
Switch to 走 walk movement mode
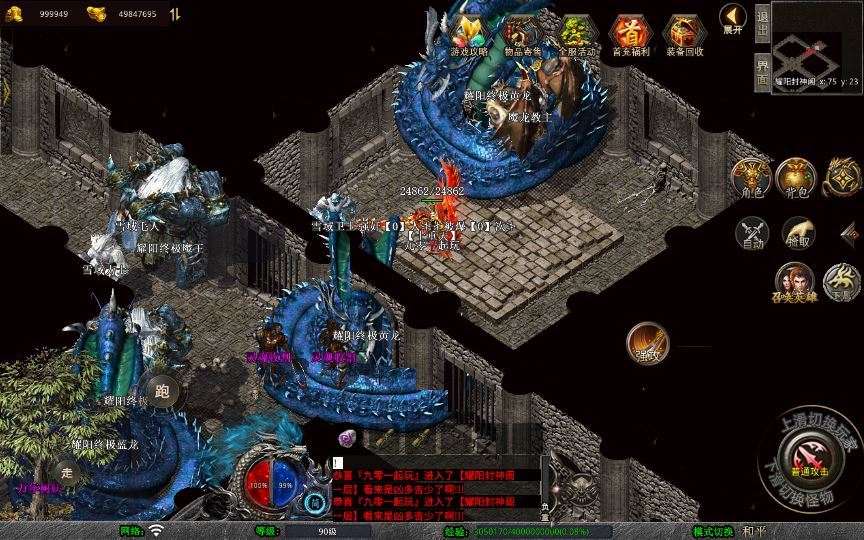(x=68, y=470)
